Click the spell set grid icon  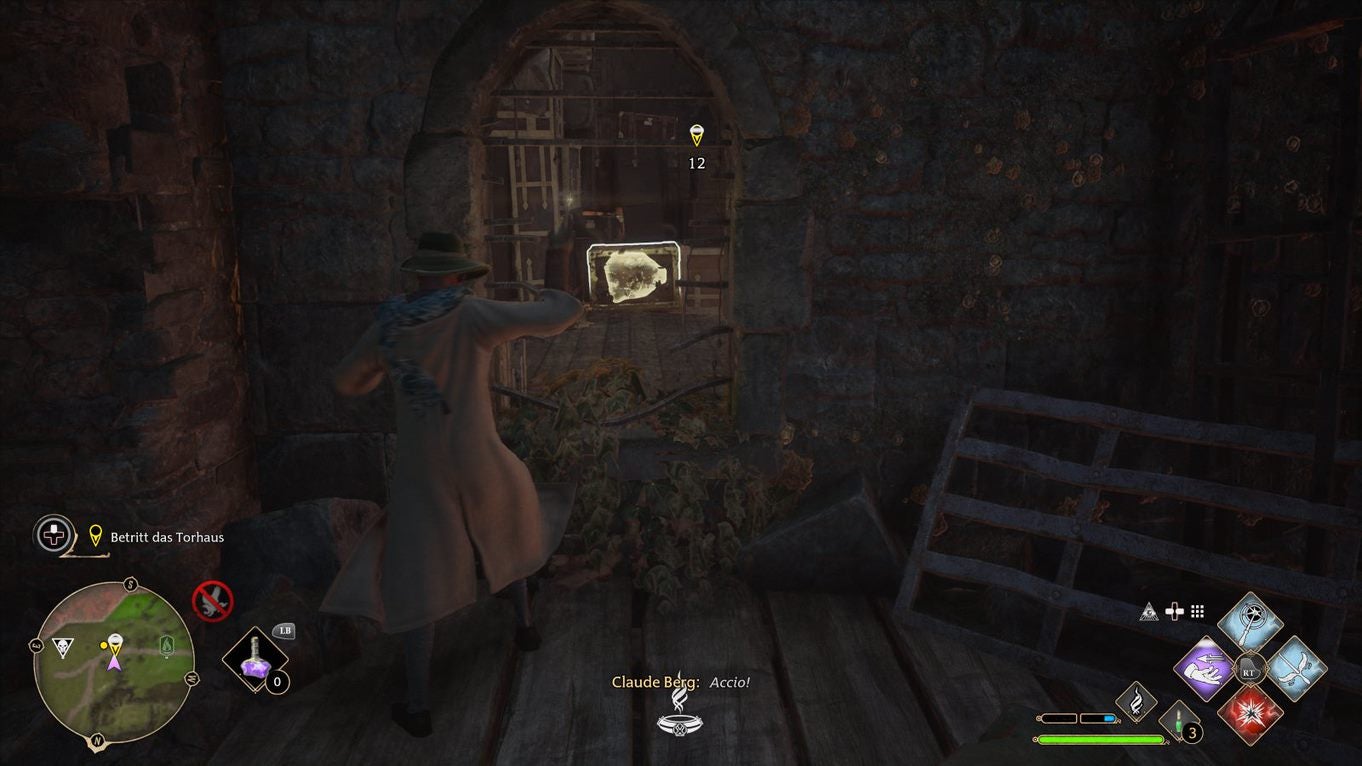click(1197, 611)
